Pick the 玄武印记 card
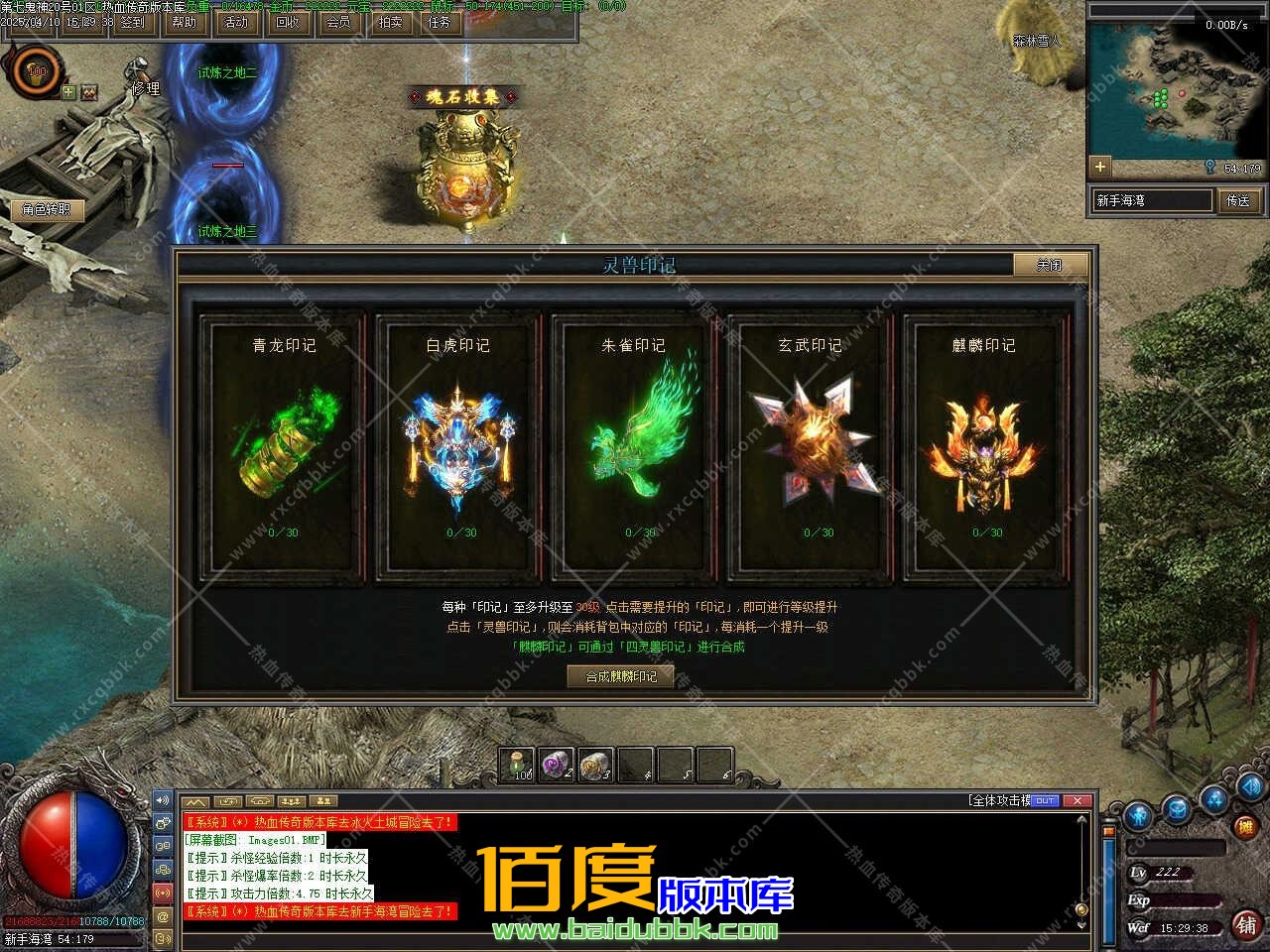Viewport: 1270px width, 952px height. coord(810,444)
